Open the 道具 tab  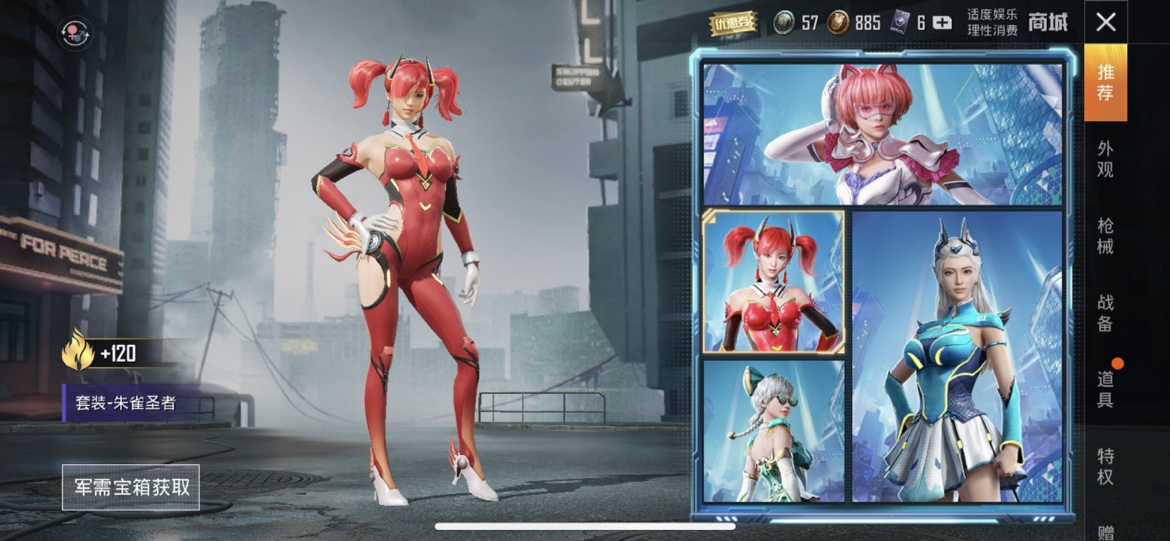[1105, 389]
